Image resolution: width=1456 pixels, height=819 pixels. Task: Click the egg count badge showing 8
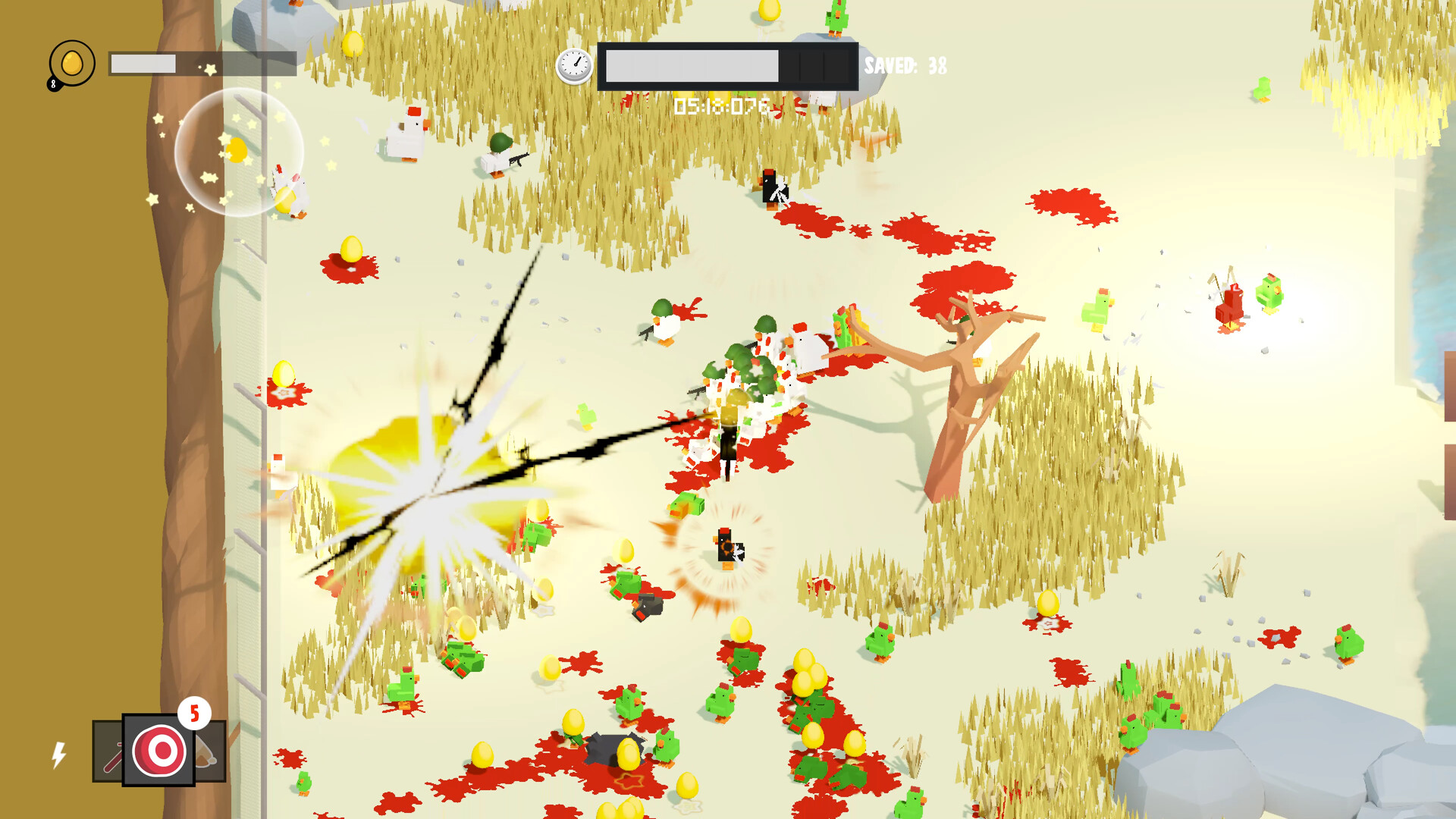point(53,83)
